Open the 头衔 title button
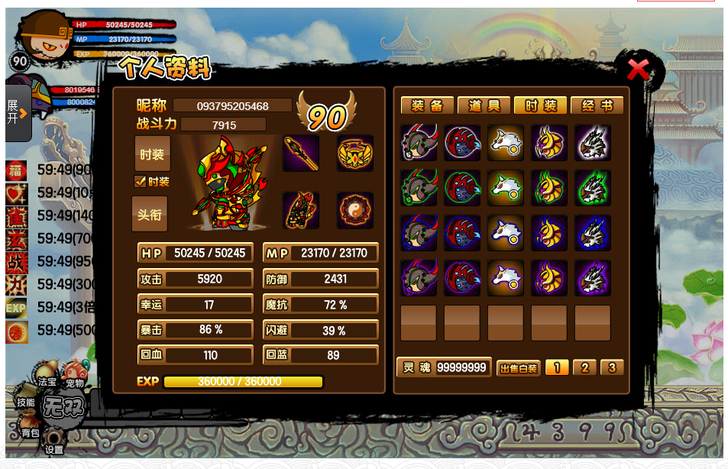 (x=151, y=213)
